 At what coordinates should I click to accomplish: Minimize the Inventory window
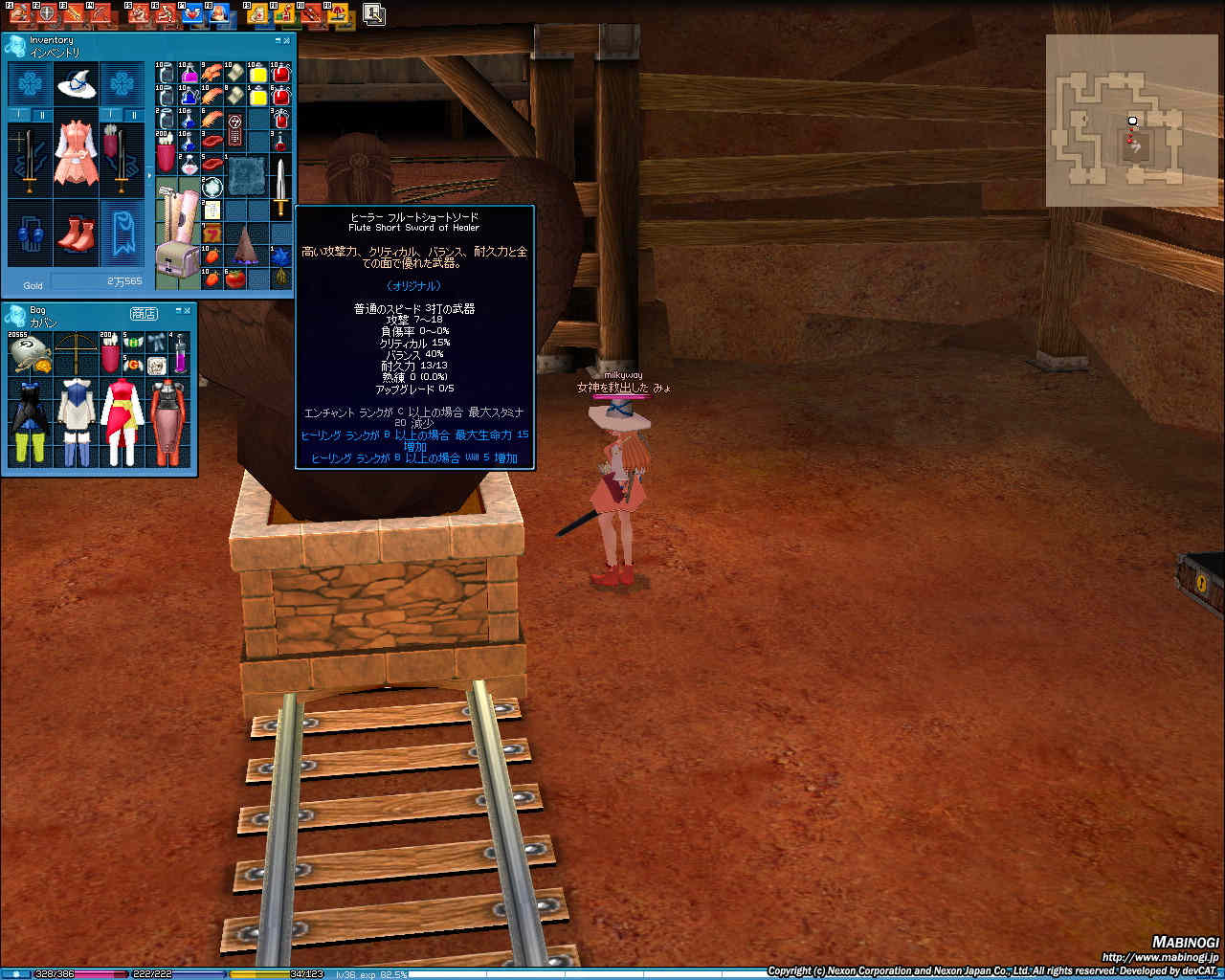pyautogui.click(x=278, y=40)
